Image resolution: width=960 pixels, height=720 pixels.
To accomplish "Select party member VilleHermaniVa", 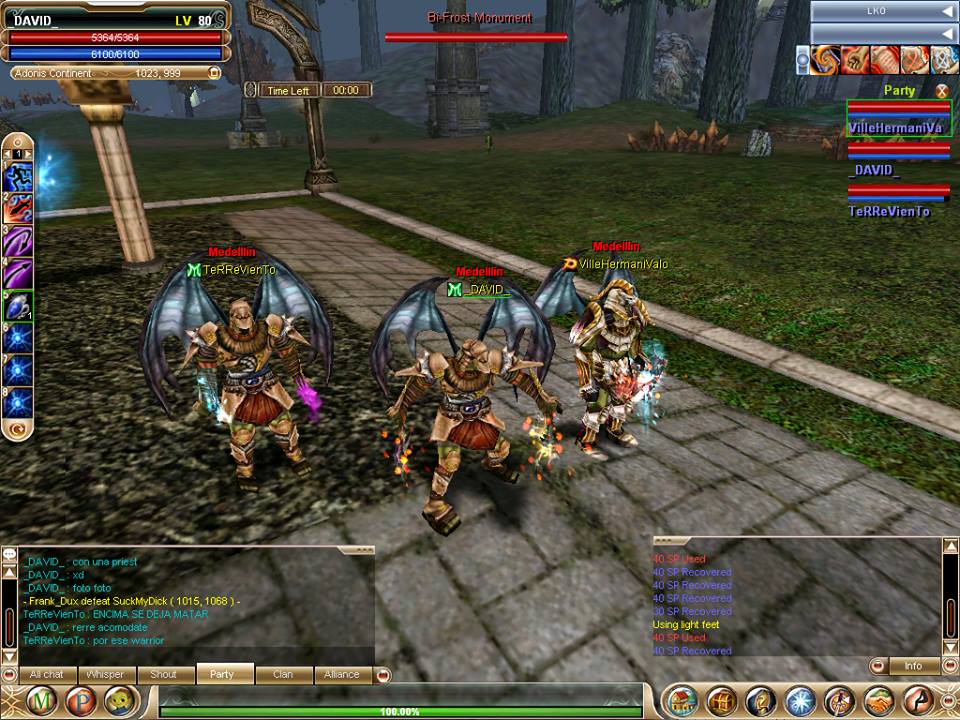I will (x=897, y=128).
